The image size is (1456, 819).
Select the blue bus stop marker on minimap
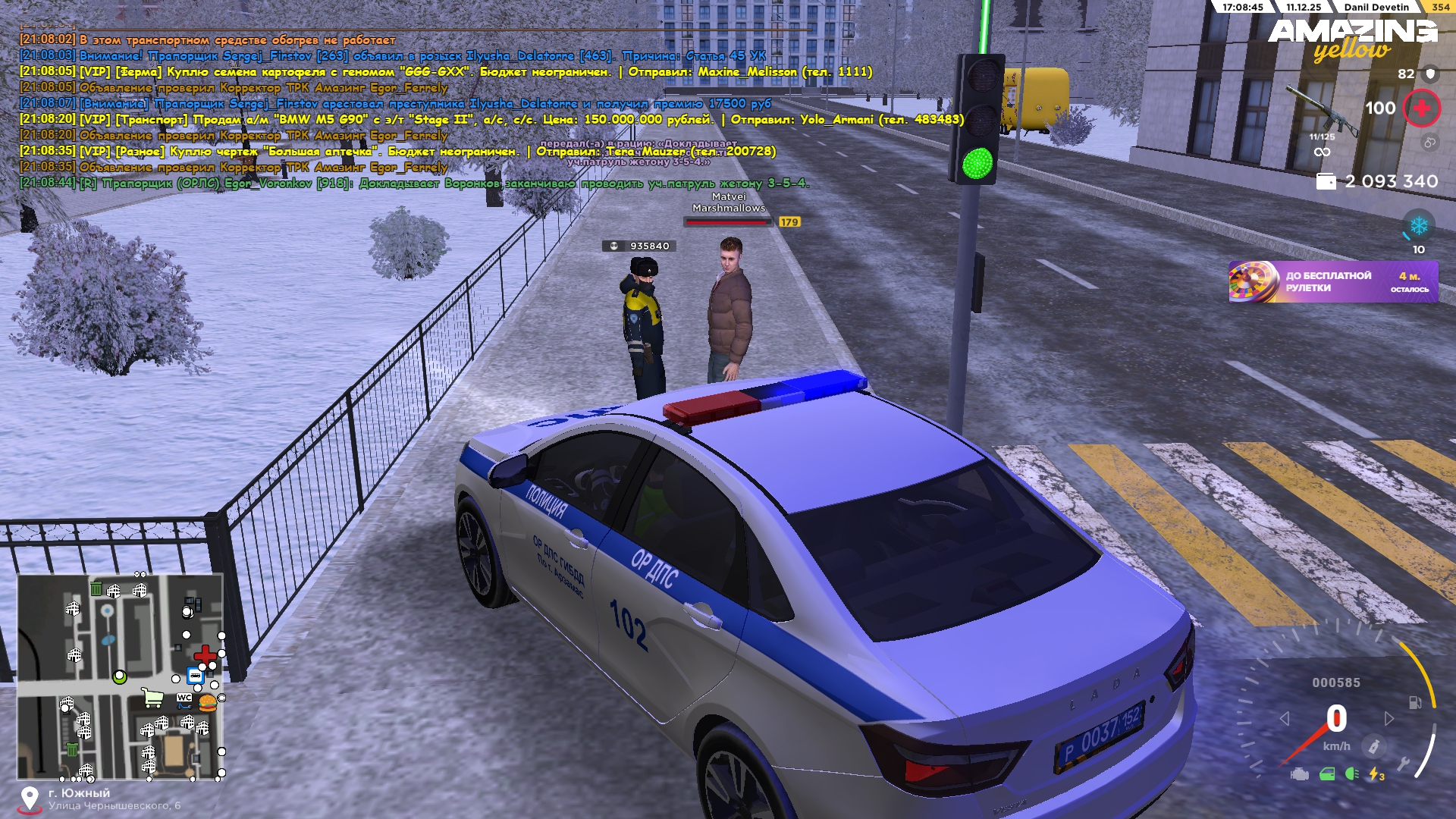[x=195, y=676]
